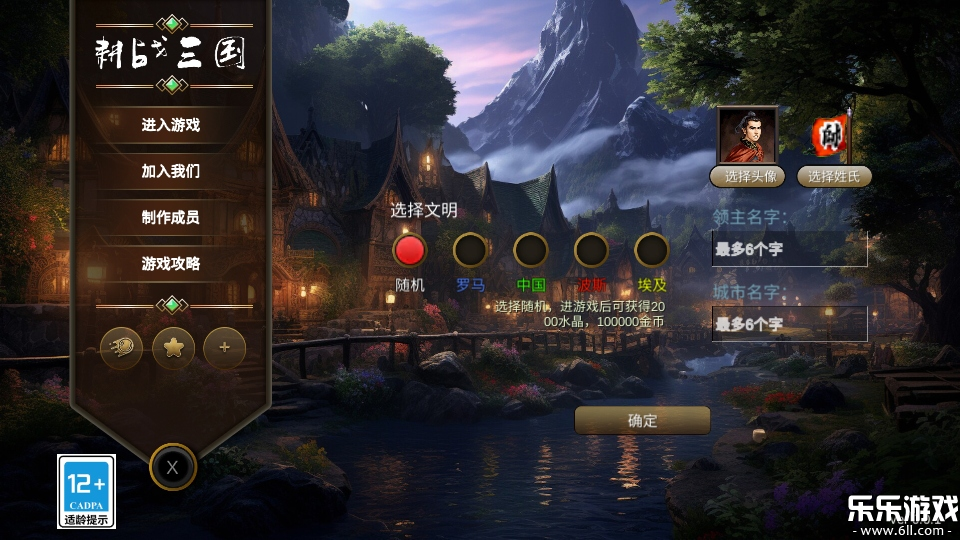Confirm with the 确定 button
Screen dimensions: 960x540
click(x=642, y=420)
